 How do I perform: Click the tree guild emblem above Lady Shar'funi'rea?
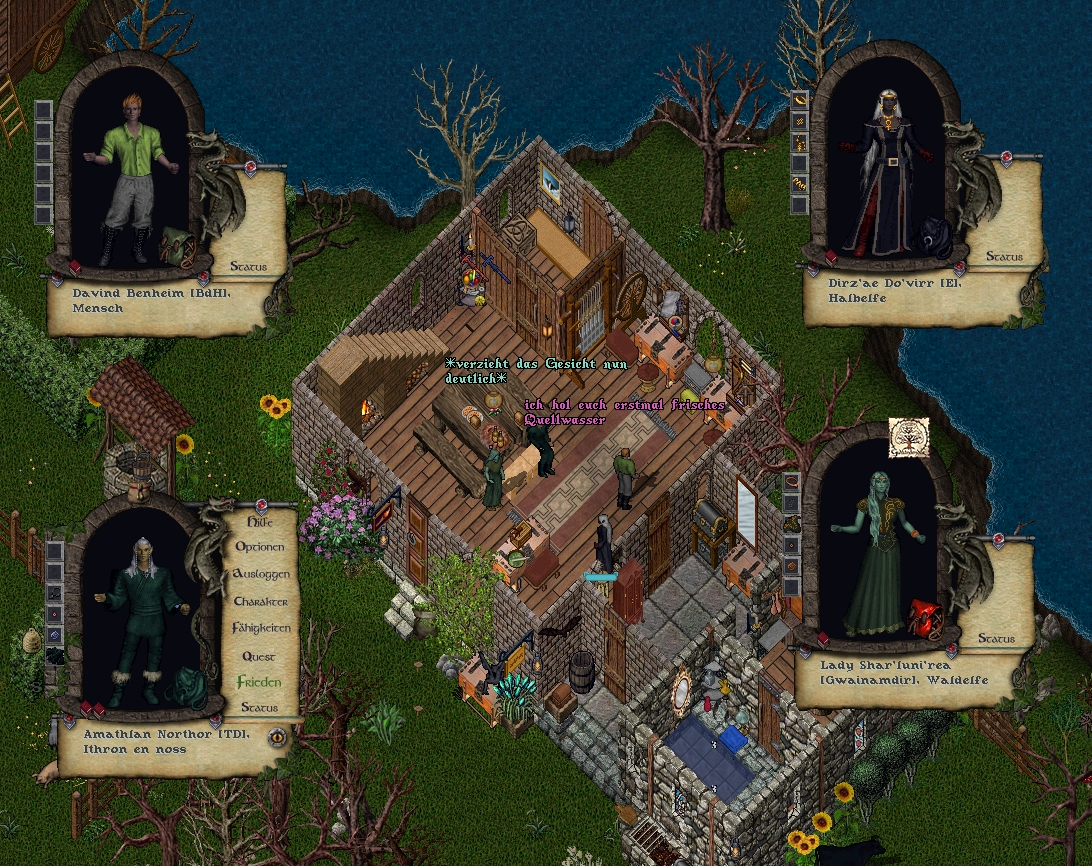(x=909, y=437)
